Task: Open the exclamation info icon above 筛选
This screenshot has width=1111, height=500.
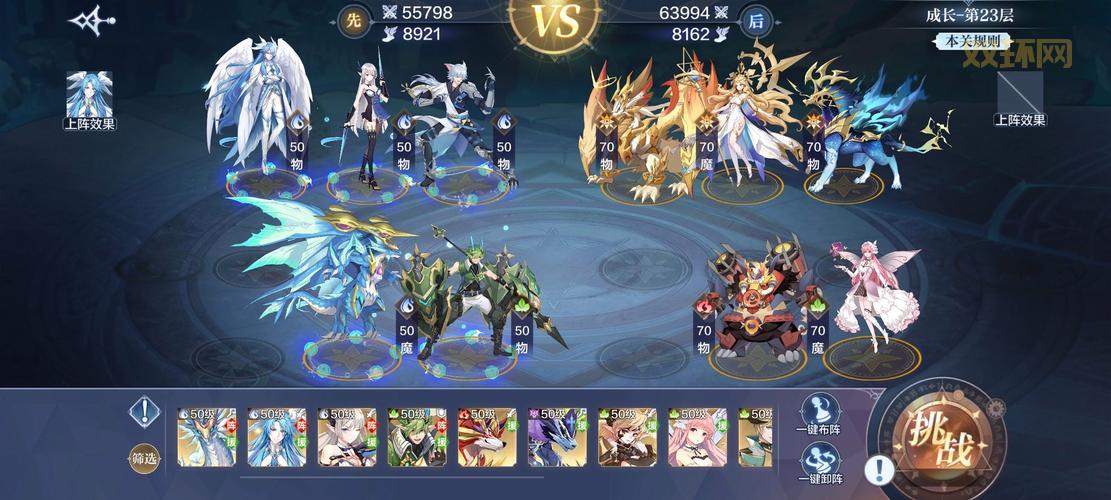Action: (x=145, y=411)
